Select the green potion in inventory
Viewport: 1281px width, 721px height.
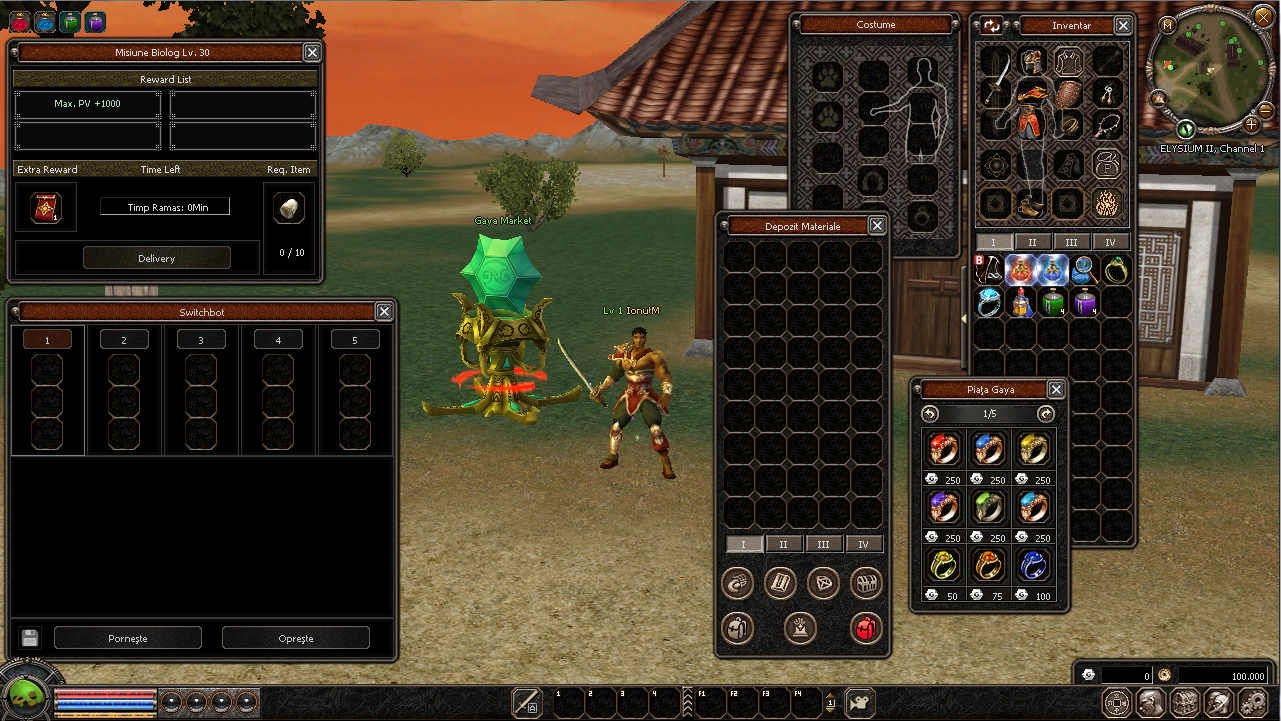click(x=1052, y=302)
